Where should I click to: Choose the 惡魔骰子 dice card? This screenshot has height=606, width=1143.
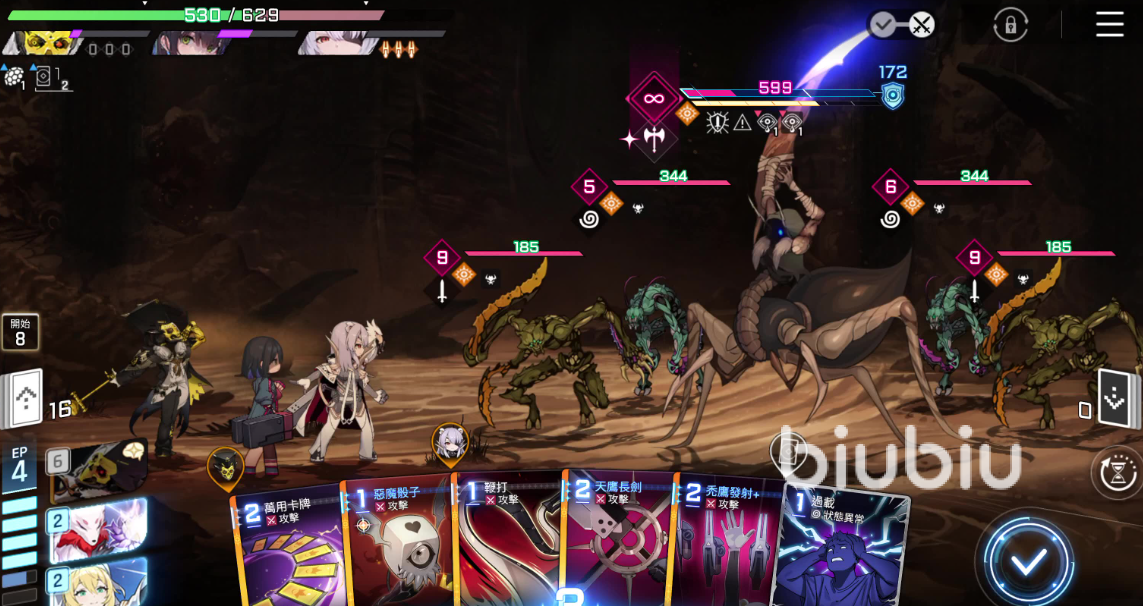click(x=399, y=545)
